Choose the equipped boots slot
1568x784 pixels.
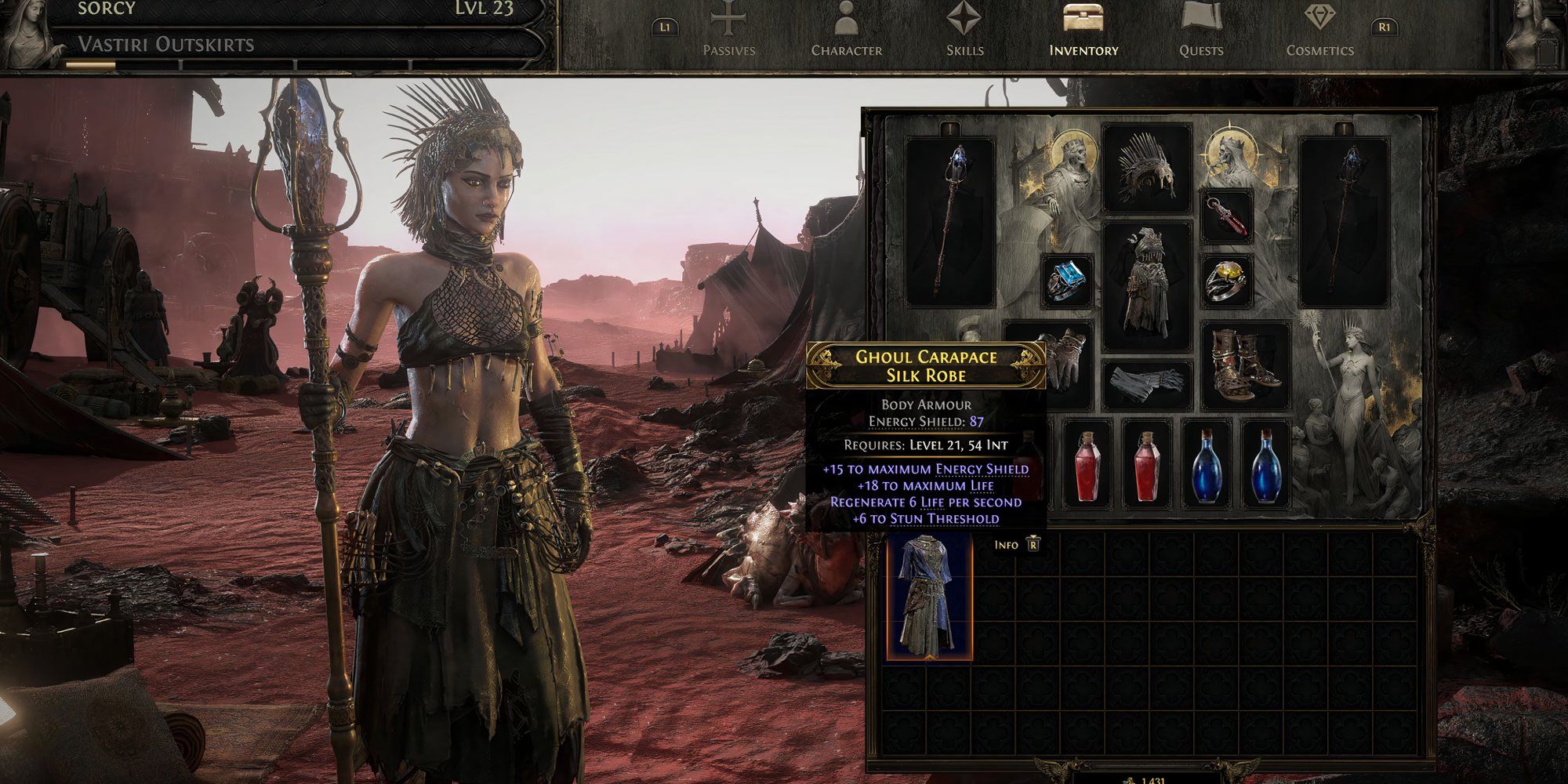point(1245,365)
